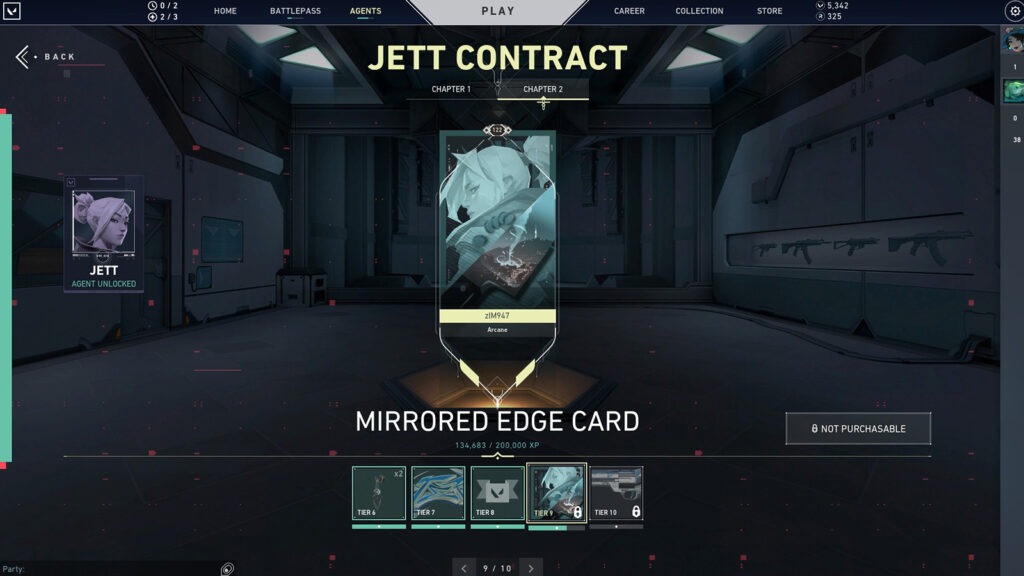Open the settings gear icon
1024x576 pixels.
[1012, 11]
